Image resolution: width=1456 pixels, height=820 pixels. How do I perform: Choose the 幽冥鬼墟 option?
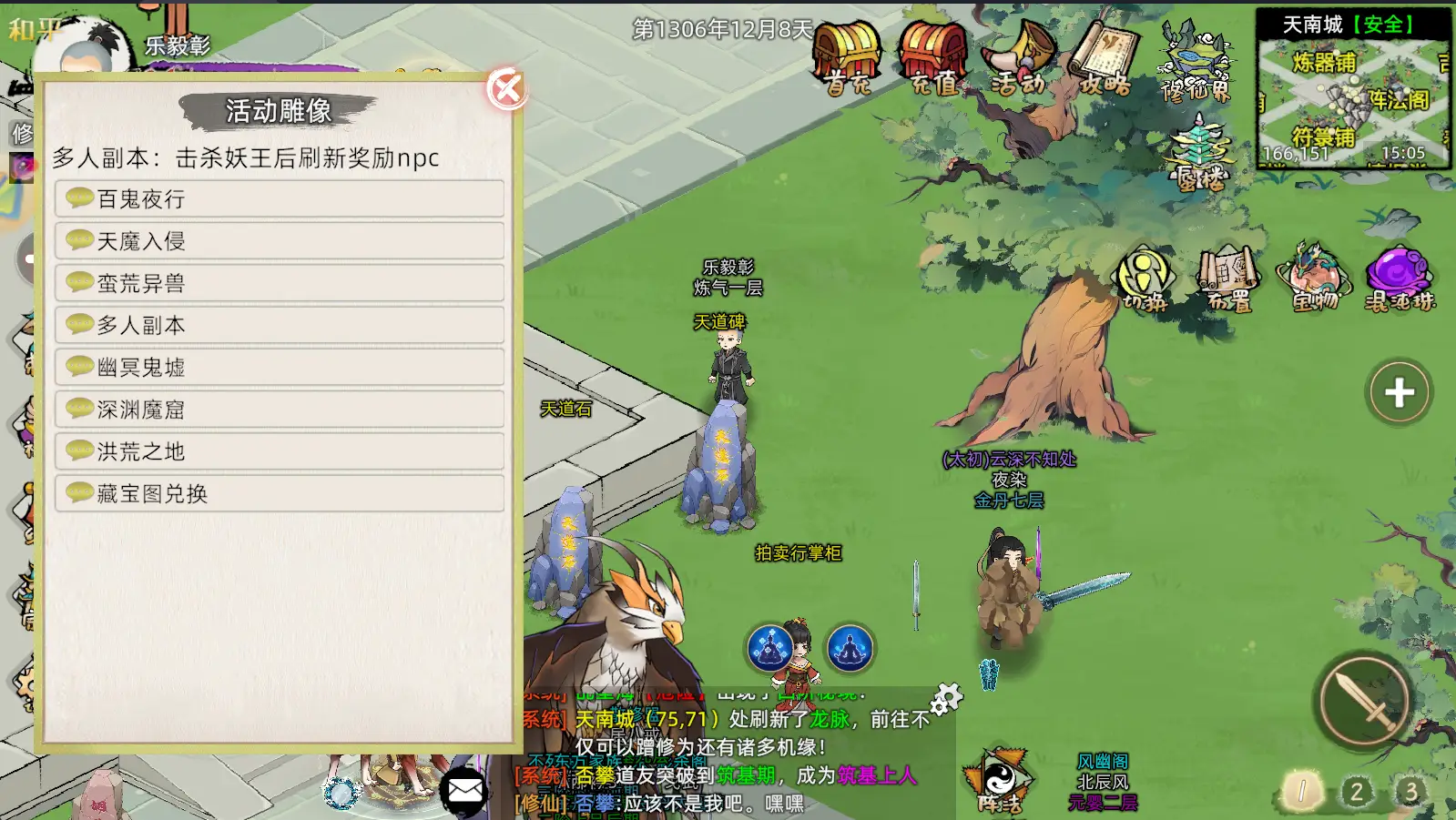click(x=280, y=367)
